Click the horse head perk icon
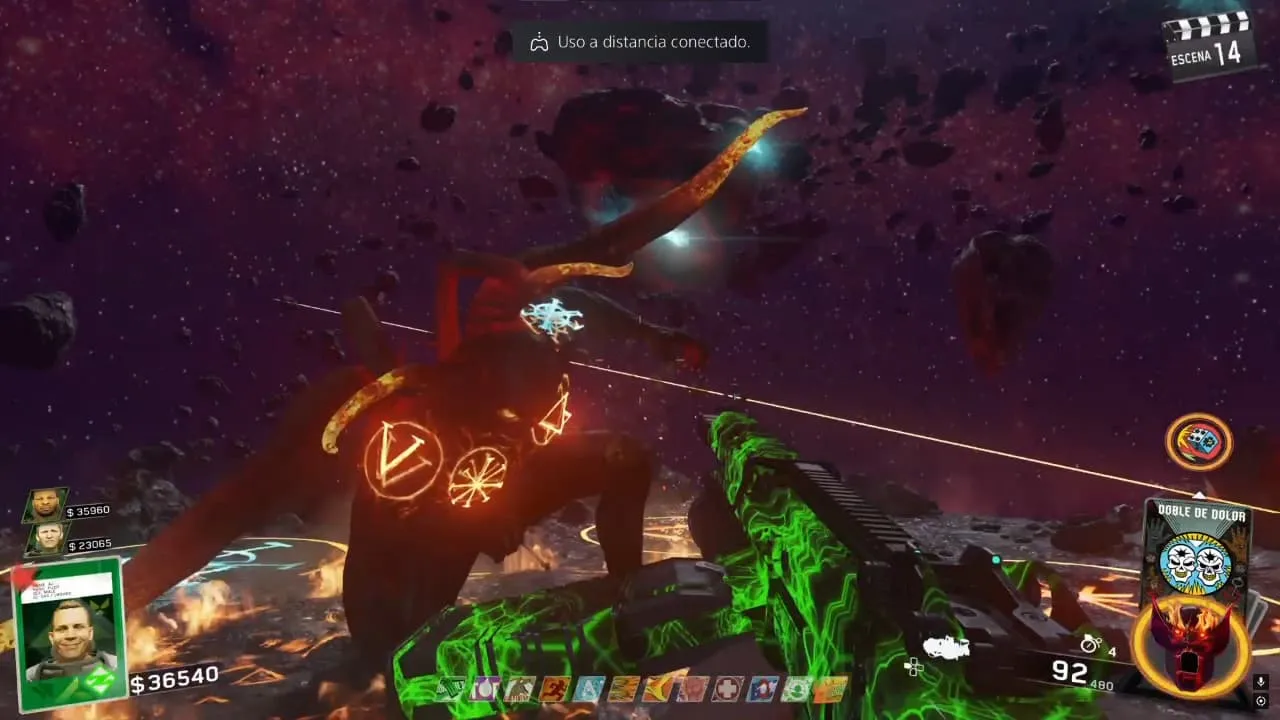The image size is (1280, 720). tap(519, 689)
